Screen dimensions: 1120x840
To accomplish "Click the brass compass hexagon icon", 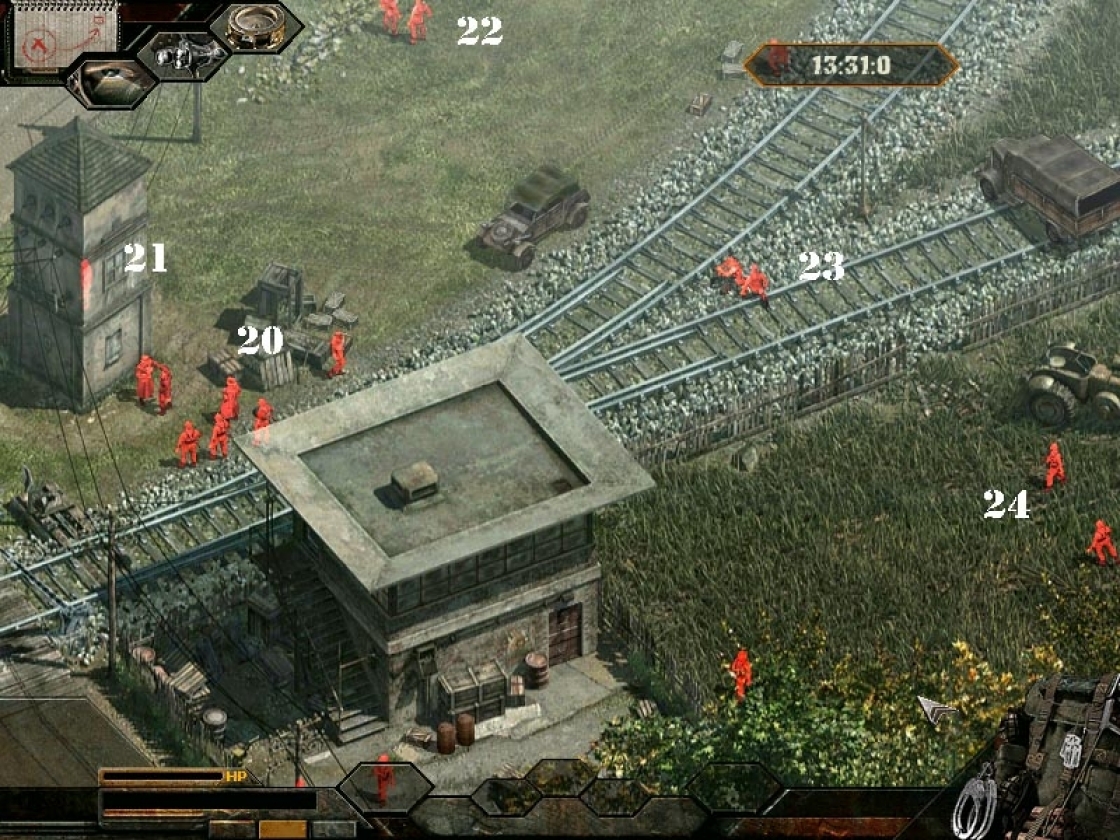I will [256, 26].
